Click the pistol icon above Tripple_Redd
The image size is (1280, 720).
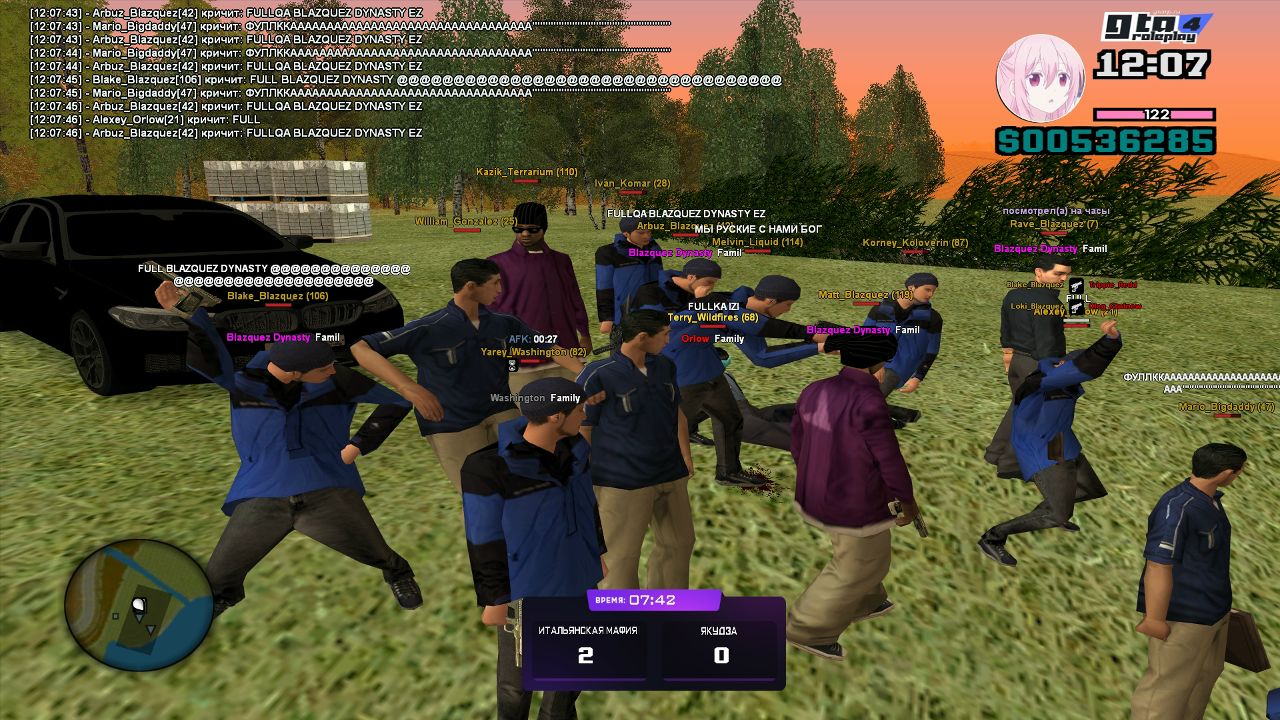[x=1076, y=285]
